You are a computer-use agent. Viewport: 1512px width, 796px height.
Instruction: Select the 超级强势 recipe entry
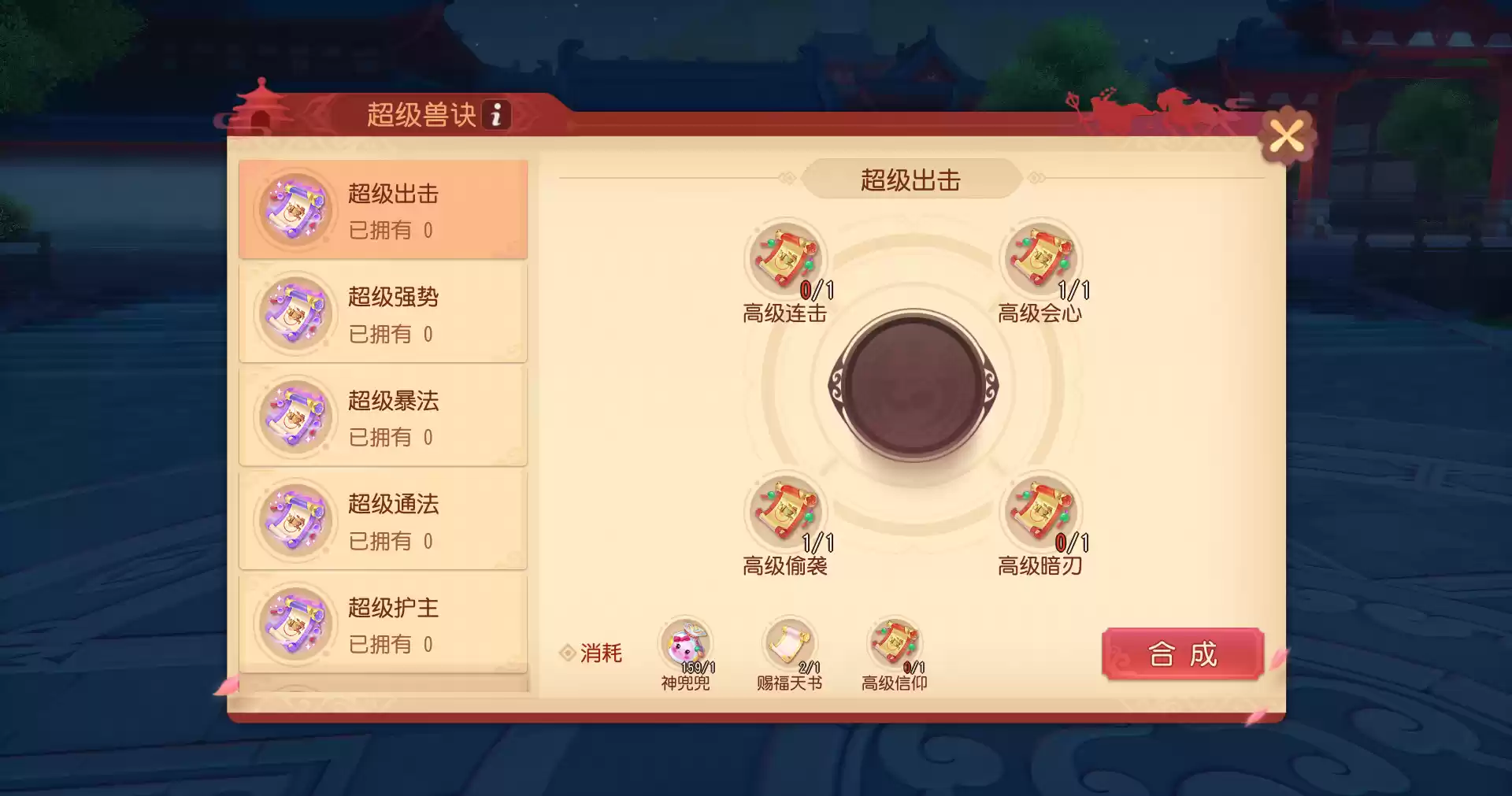point(381,313)
